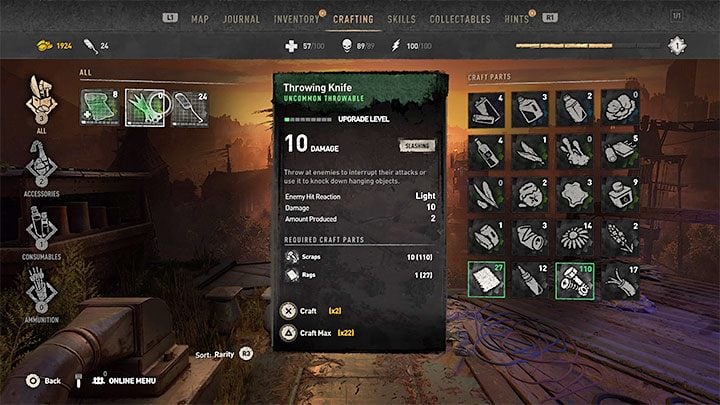Viewport: 720px width, 405px height.
Task: Open the Map tab
Action: click(x=200, y=19)
